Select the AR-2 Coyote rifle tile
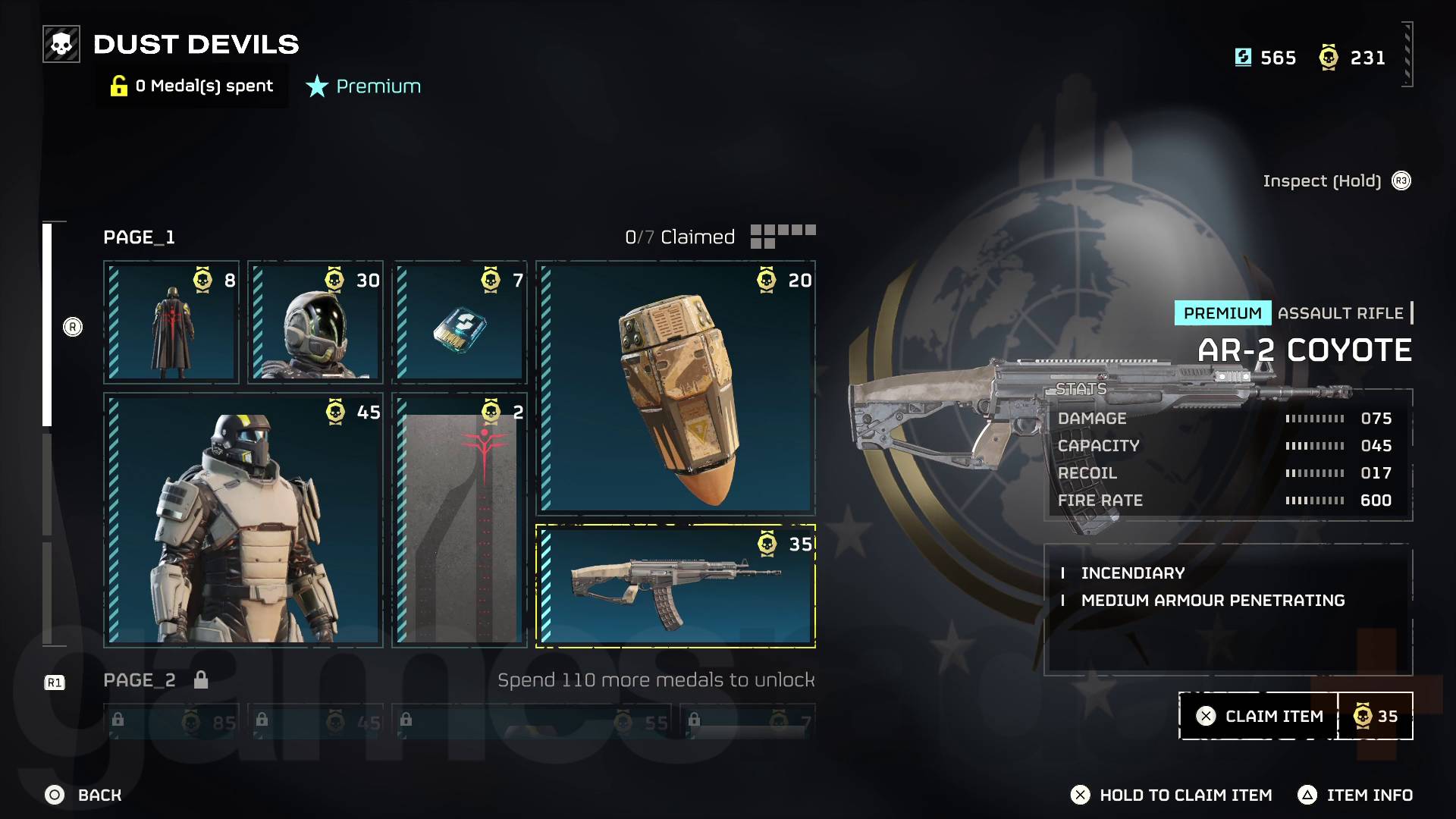1456x819 pixels. tap(676, 586)
